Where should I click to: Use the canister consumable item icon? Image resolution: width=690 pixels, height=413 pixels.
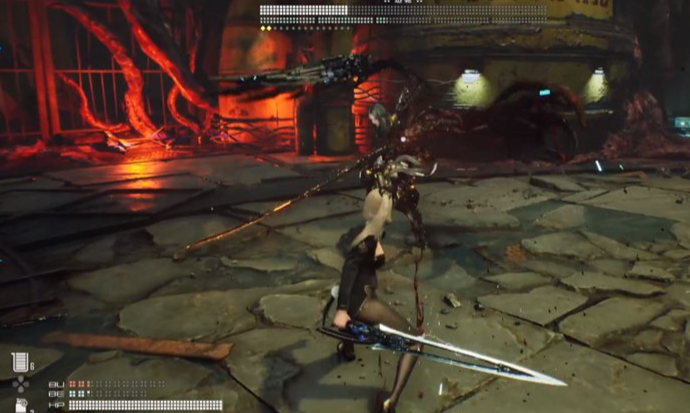tap(21, 404)
